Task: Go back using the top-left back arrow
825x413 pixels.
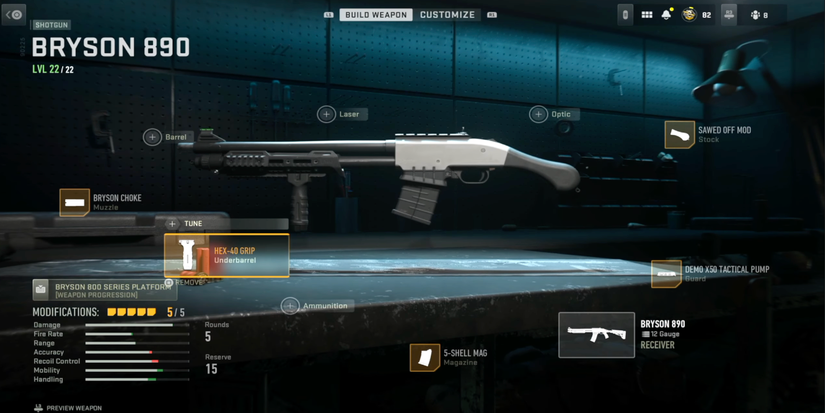Action: 14,15
